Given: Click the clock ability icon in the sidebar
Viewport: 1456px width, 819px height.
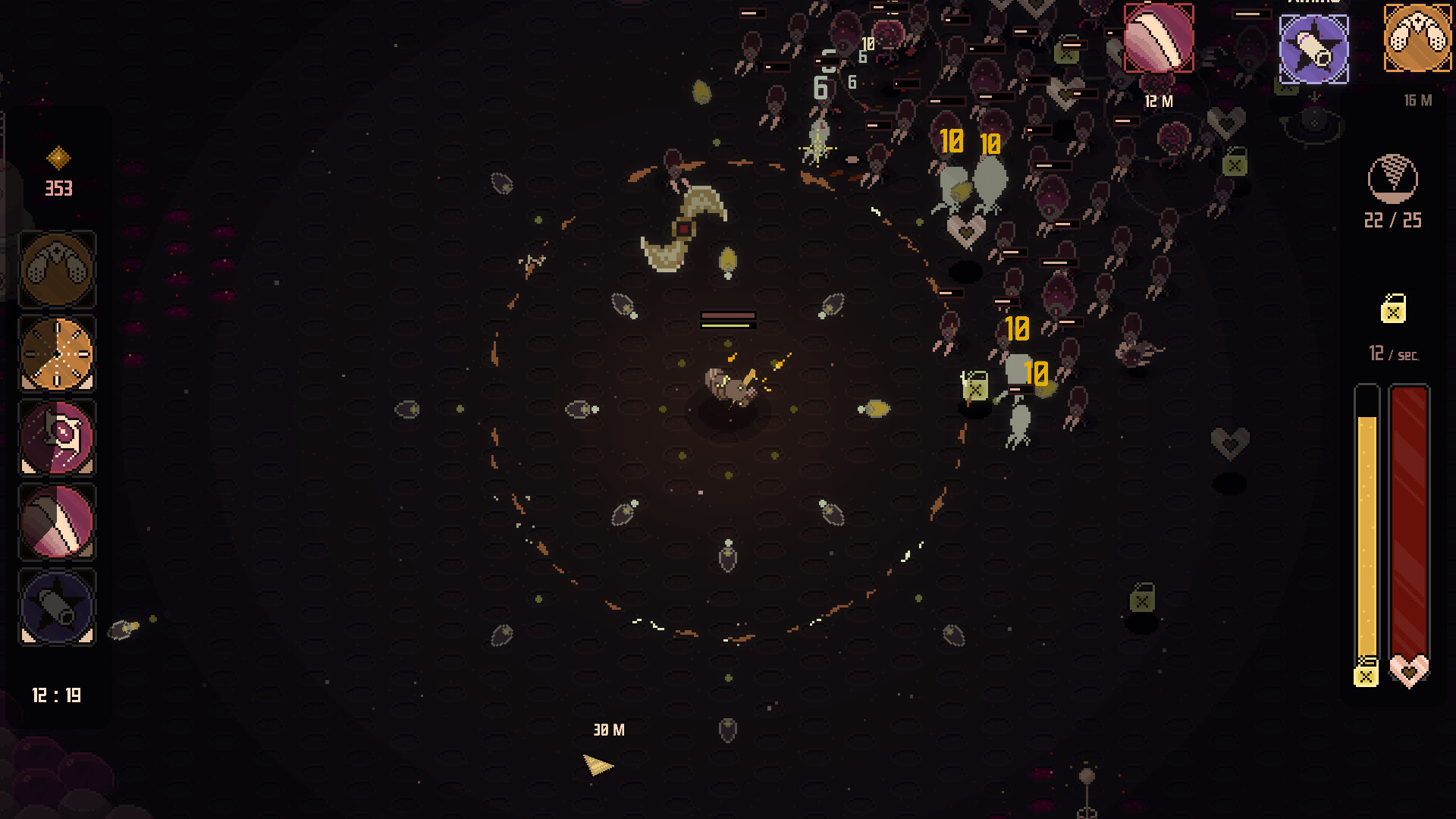Looking at the screenshot, I should (57, 353).
